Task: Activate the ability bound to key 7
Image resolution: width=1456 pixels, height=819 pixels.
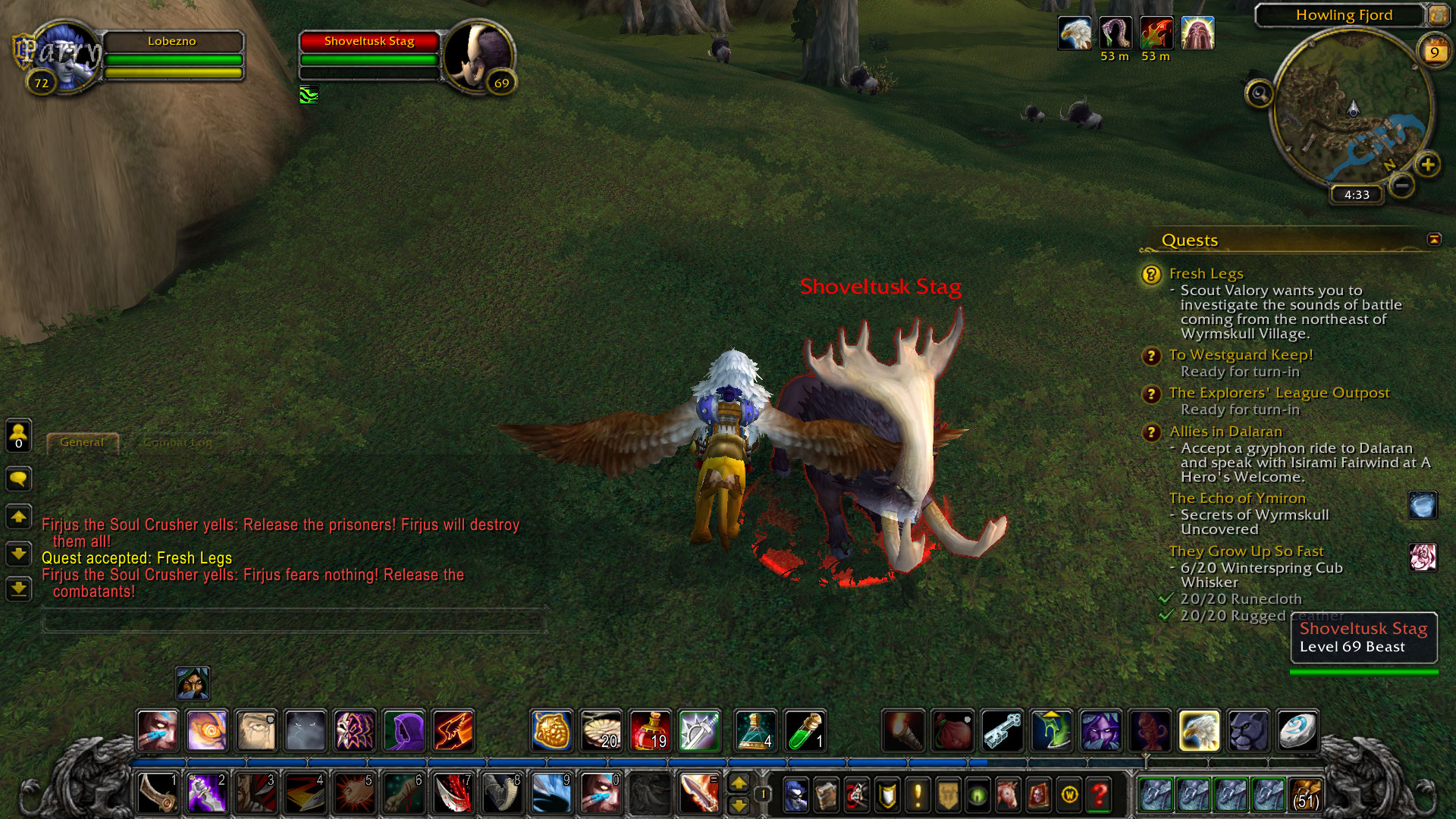Action: (x=453, y=794)
